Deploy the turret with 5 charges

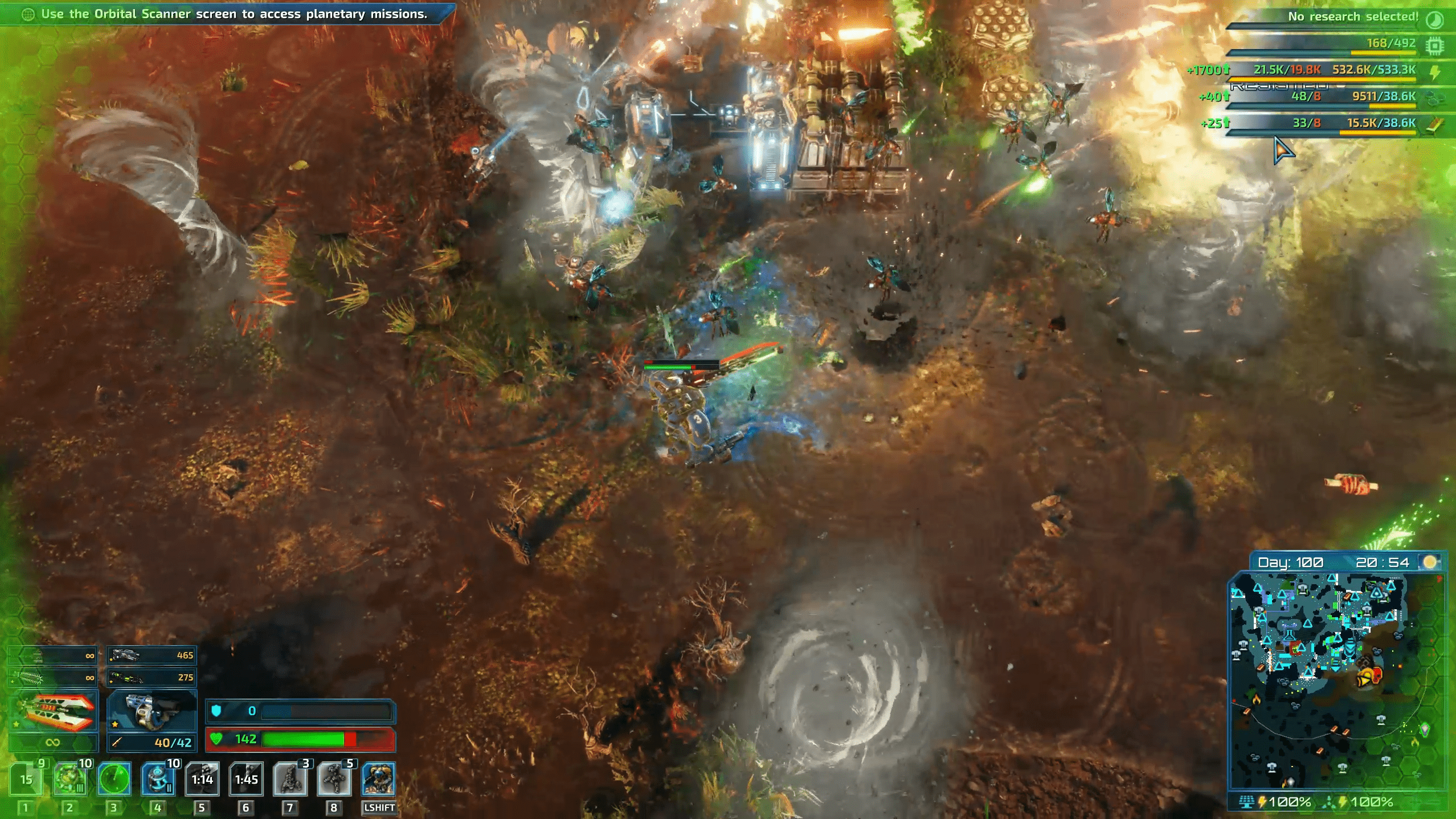pyautogui.click(x=334, y=779)
